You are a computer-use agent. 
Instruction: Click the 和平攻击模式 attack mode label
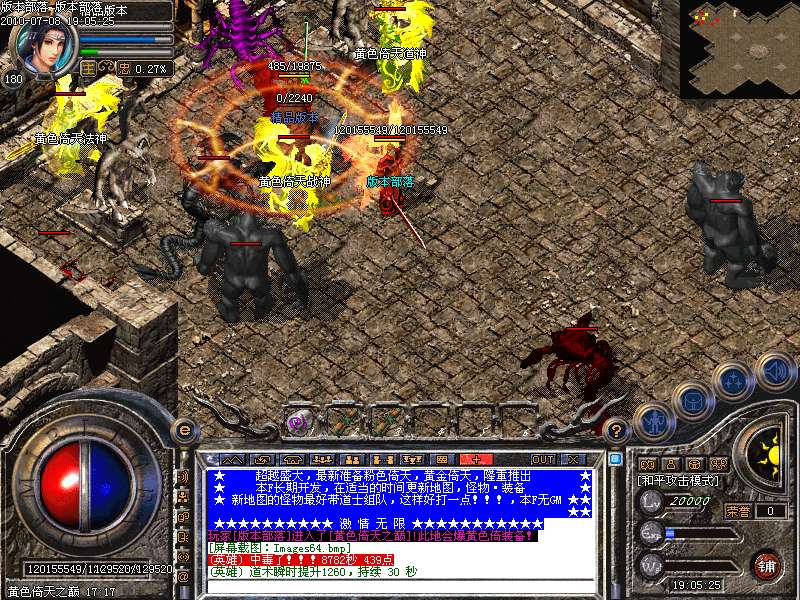678,481
